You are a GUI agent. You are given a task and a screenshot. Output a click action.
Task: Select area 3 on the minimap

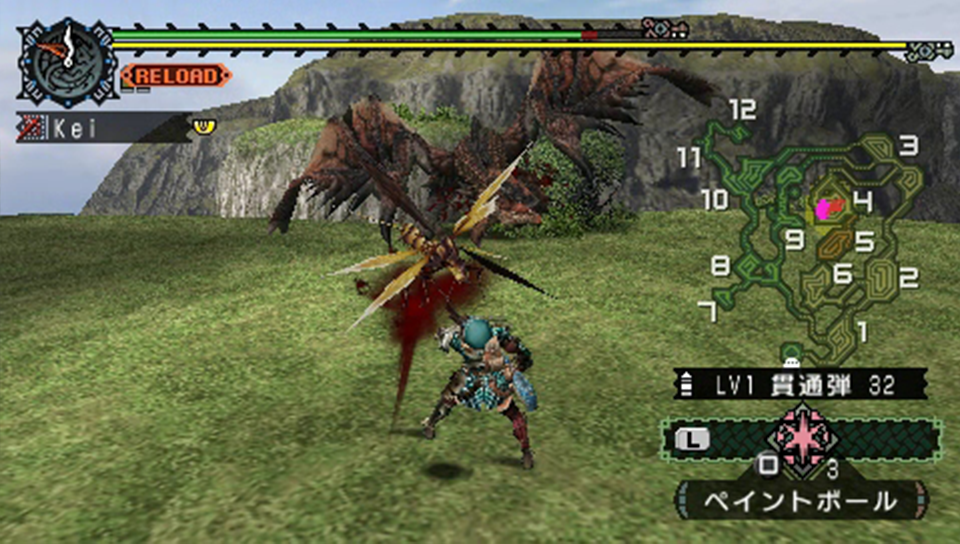pos(908,146)
